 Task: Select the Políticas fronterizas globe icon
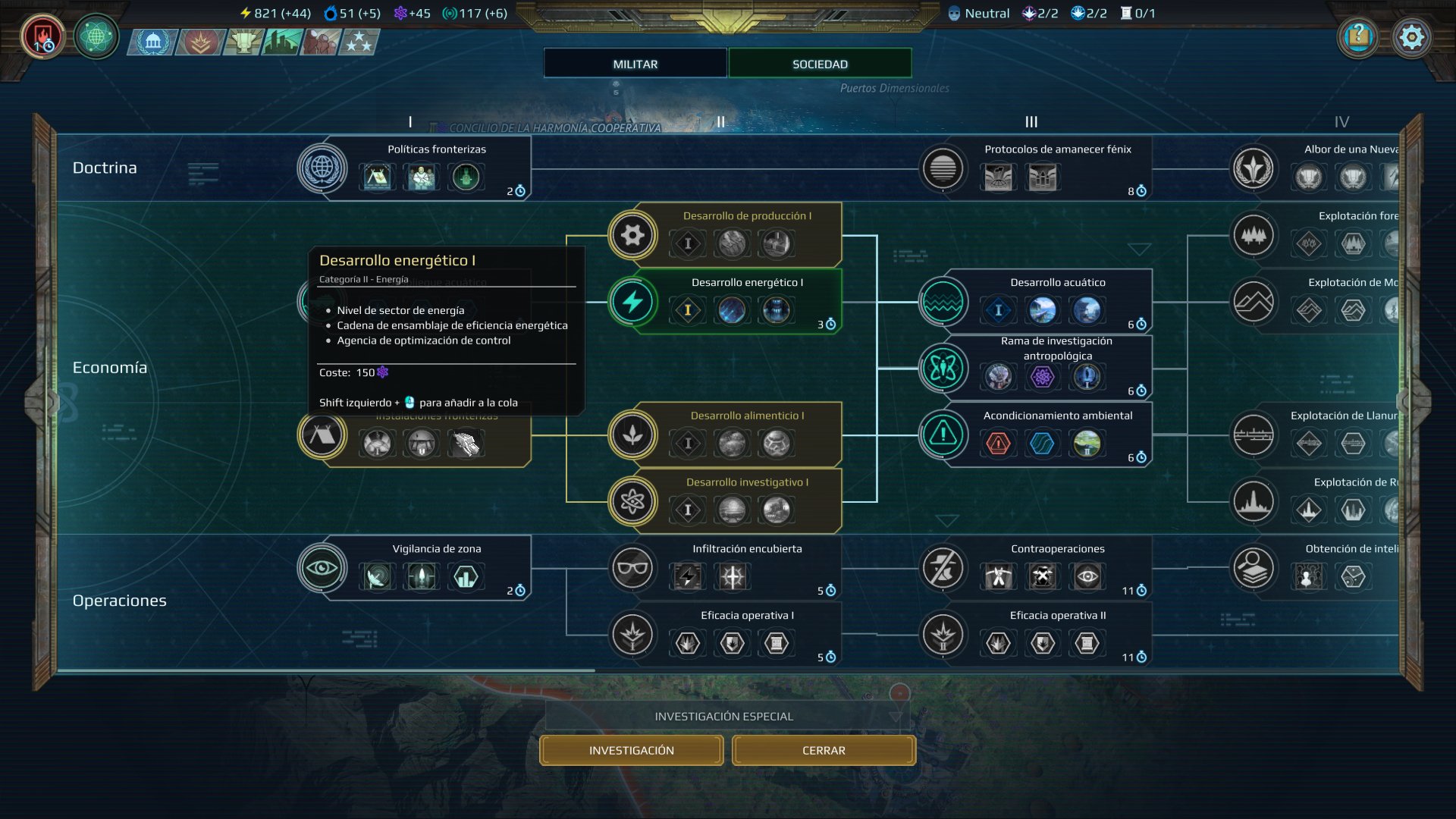[322, 168]
